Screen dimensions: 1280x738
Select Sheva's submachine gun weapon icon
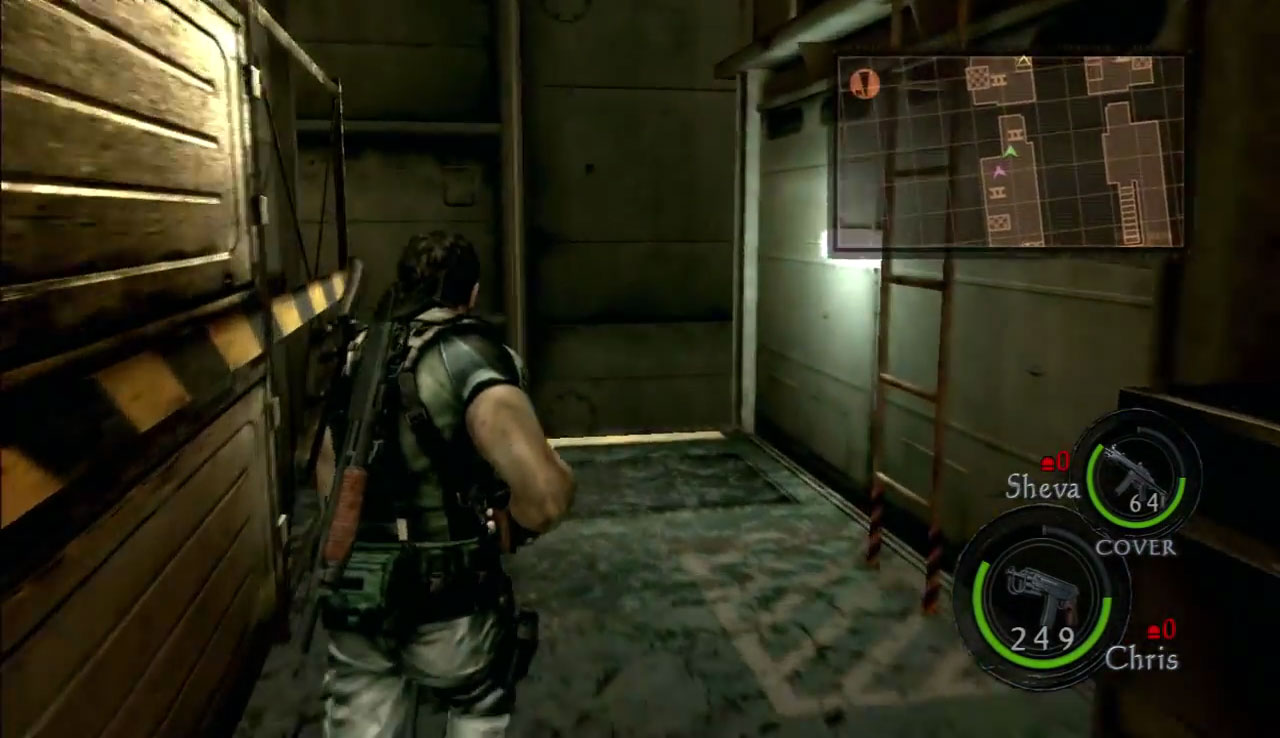click(x=1136, y=476)
